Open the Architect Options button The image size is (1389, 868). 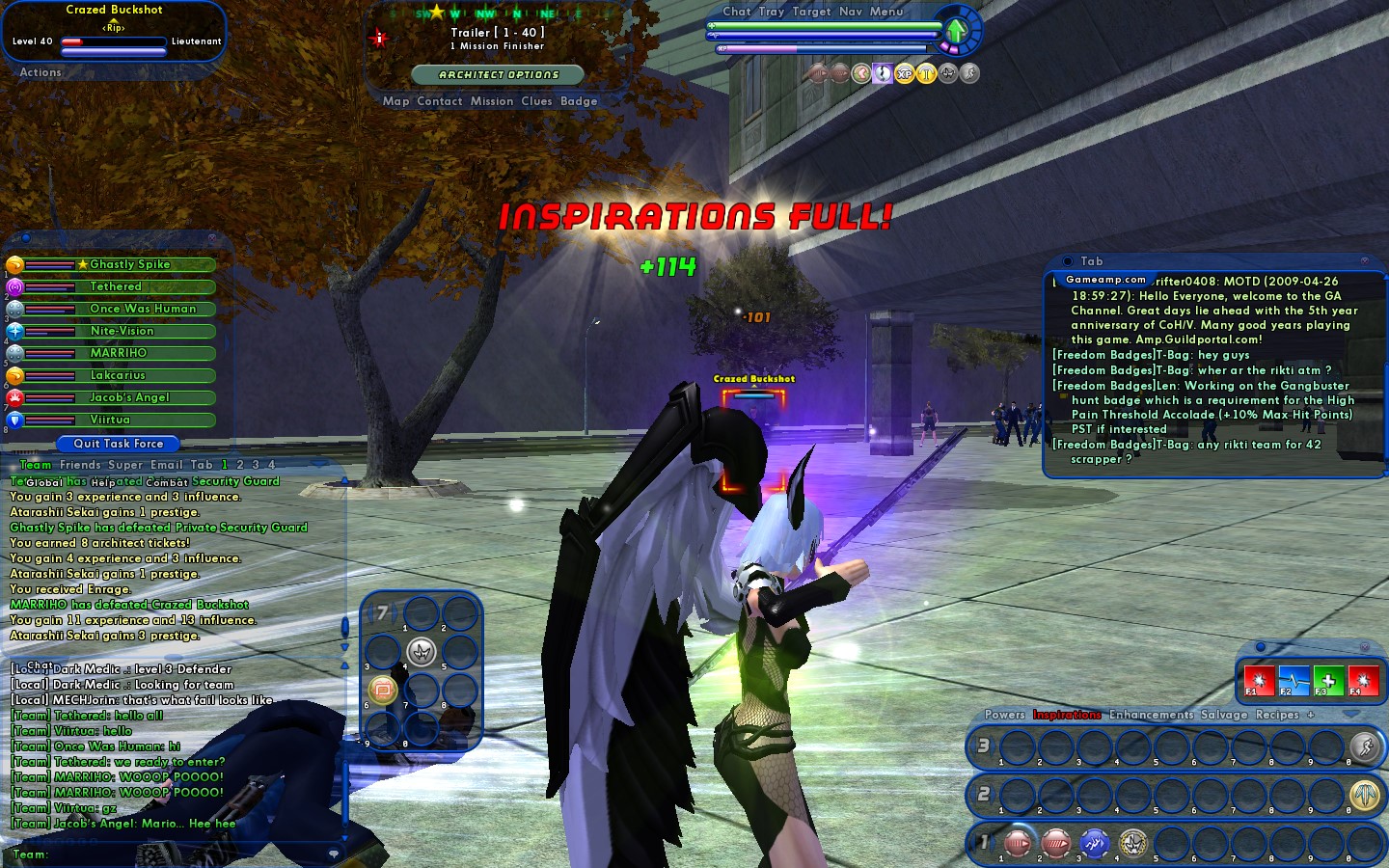[x=498, y=74]
